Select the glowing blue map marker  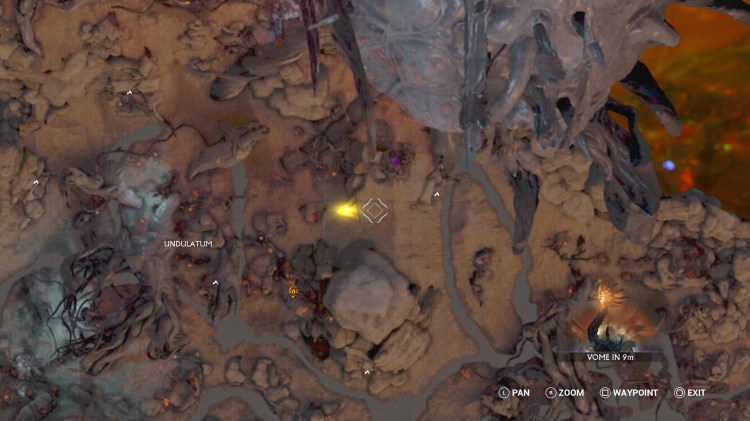pos(669,165)
